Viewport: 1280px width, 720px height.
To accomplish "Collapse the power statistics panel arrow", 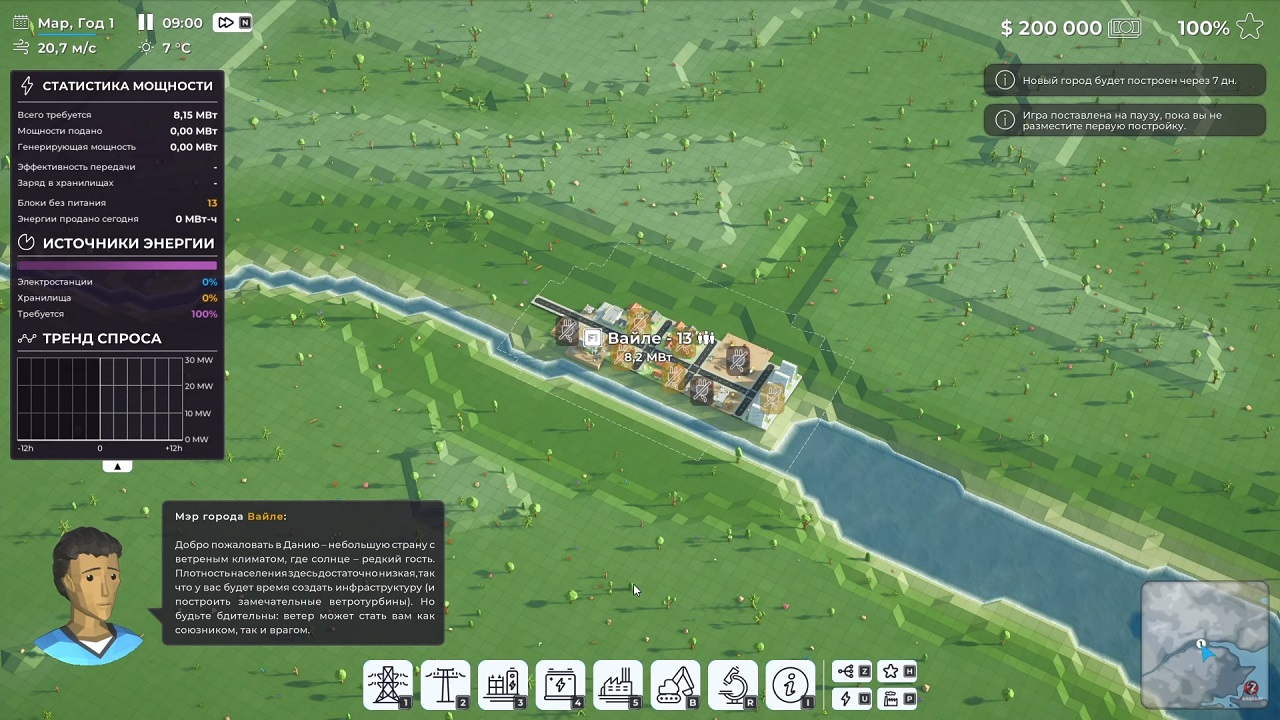I will (x=117, y=466).
